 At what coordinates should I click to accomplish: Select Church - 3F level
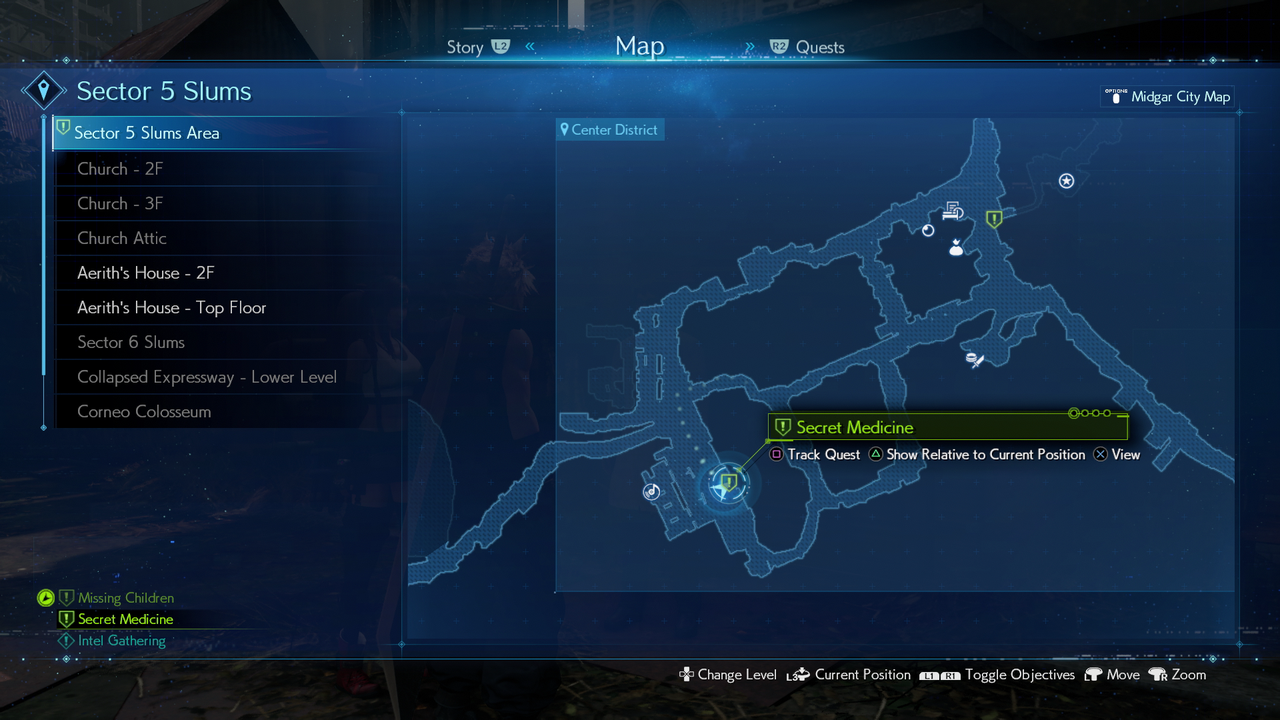point(120,204)
